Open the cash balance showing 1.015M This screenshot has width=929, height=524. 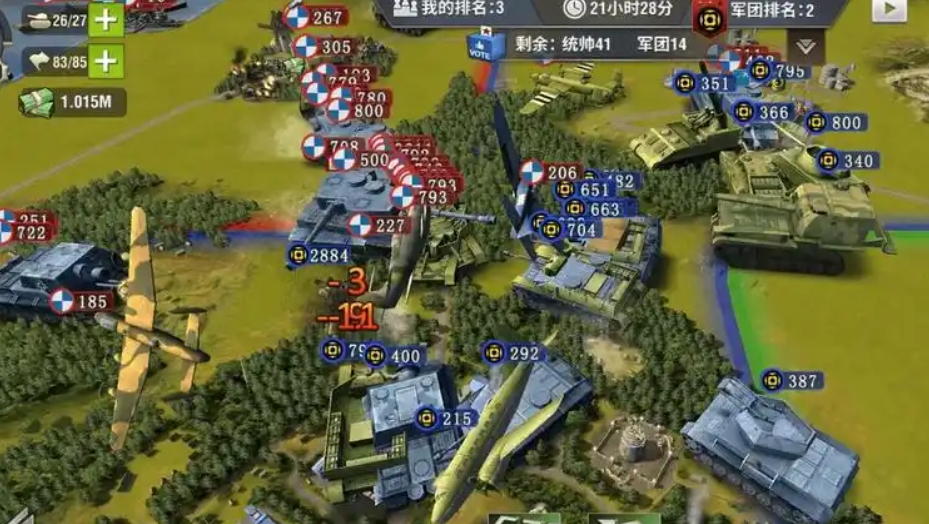(70, 101)
